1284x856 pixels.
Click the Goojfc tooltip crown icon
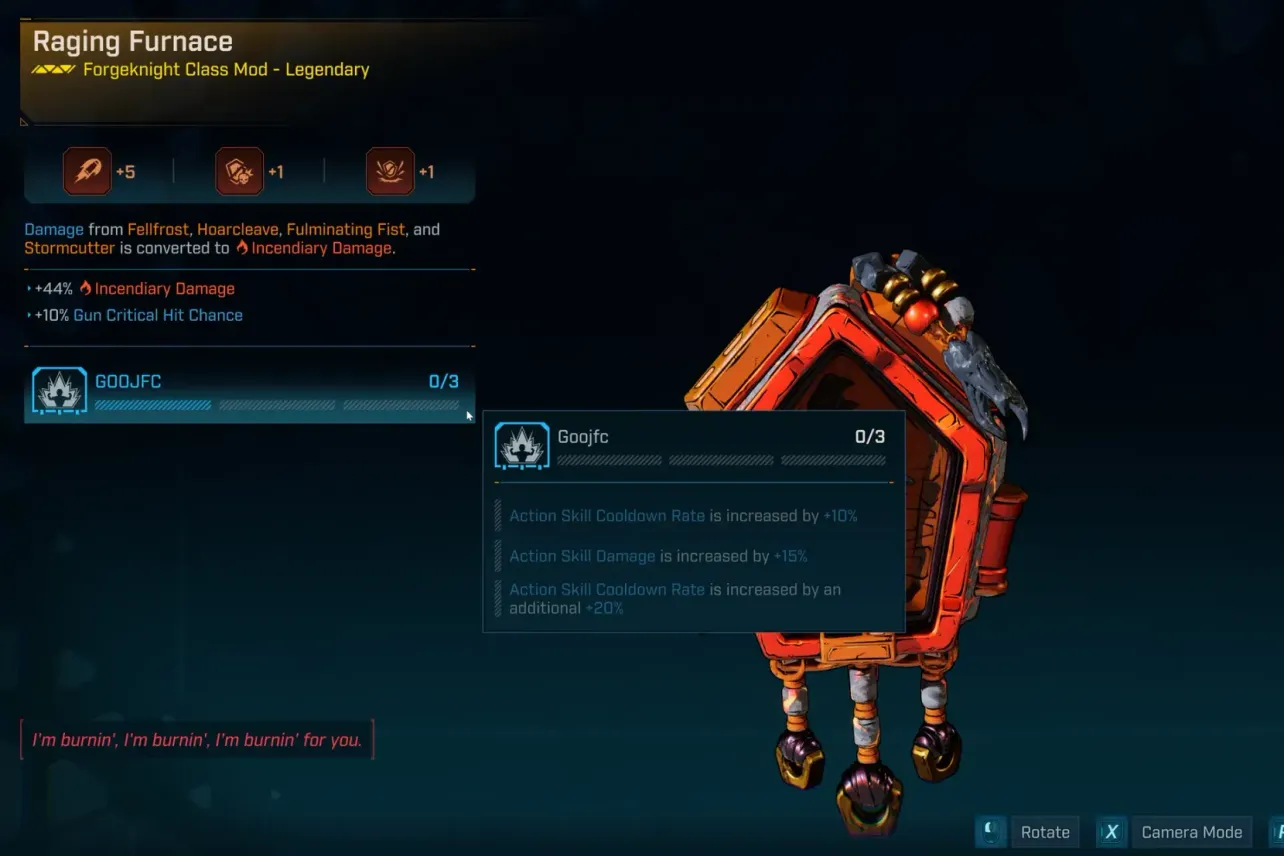[x=522, y=446]
